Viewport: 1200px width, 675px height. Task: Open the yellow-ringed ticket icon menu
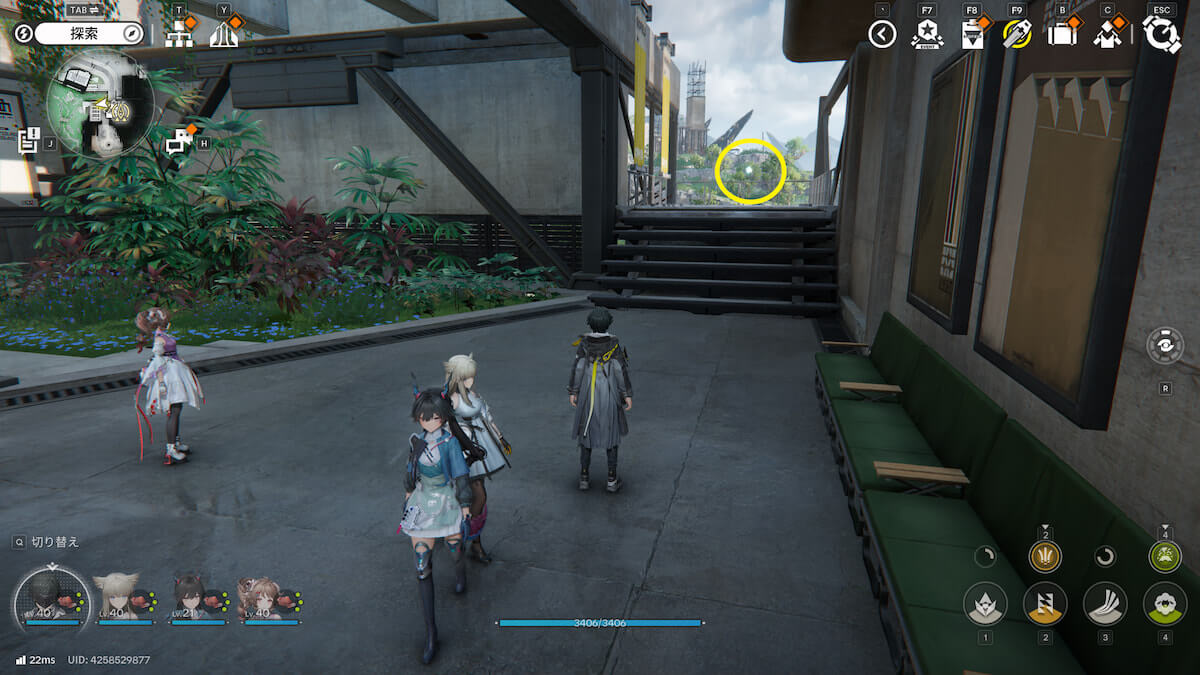[1017, 34]
